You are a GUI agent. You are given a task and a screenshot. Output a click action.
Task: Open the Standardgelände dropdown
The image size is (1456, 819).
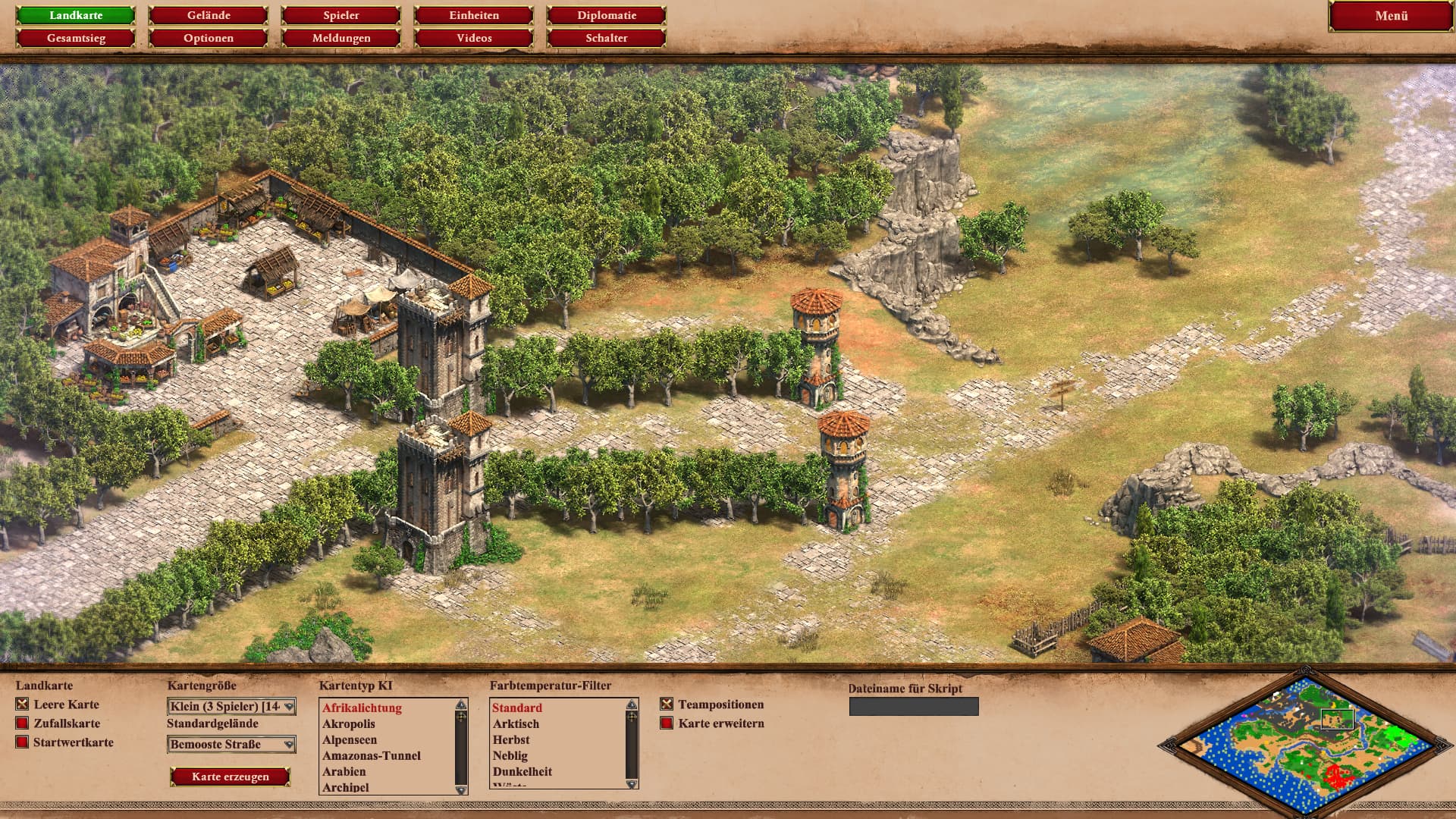231,745
